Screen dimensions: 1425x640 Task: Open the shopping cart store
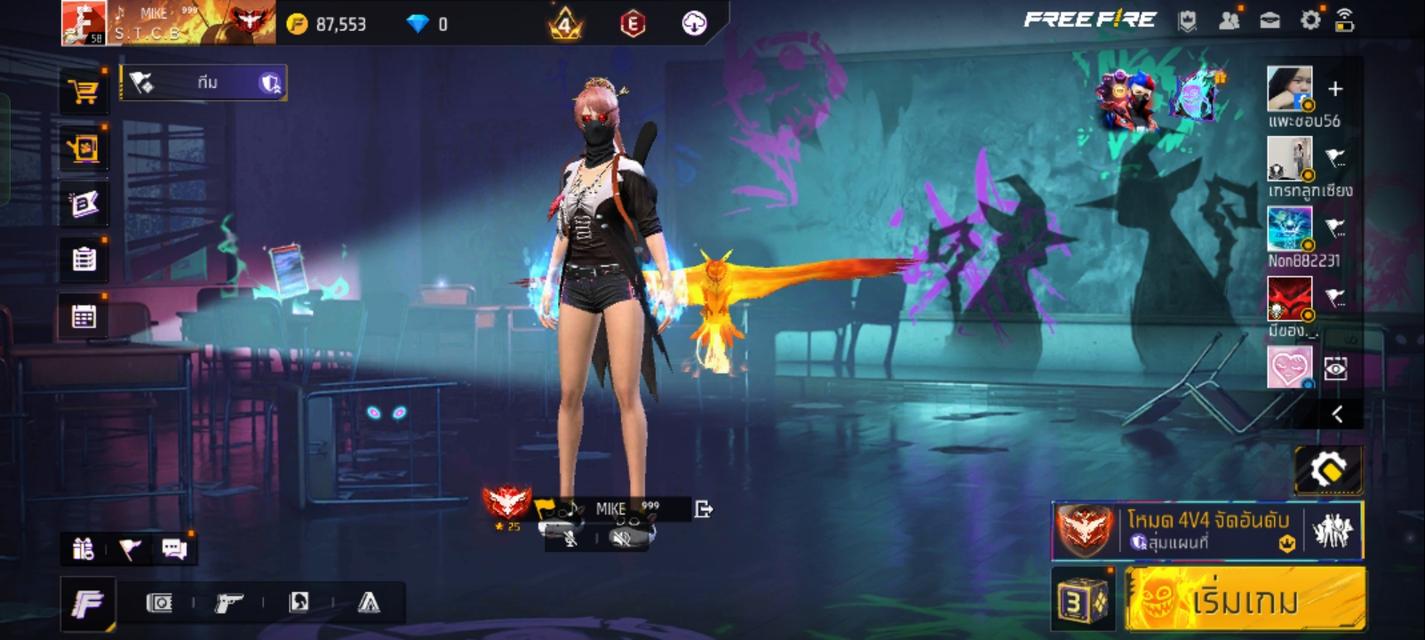(84, 92)
